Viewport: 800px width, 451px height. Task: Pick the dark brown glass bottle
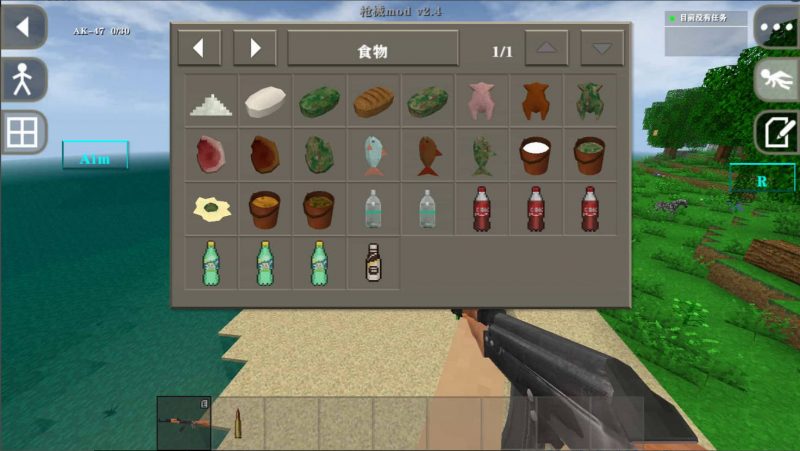374,262
